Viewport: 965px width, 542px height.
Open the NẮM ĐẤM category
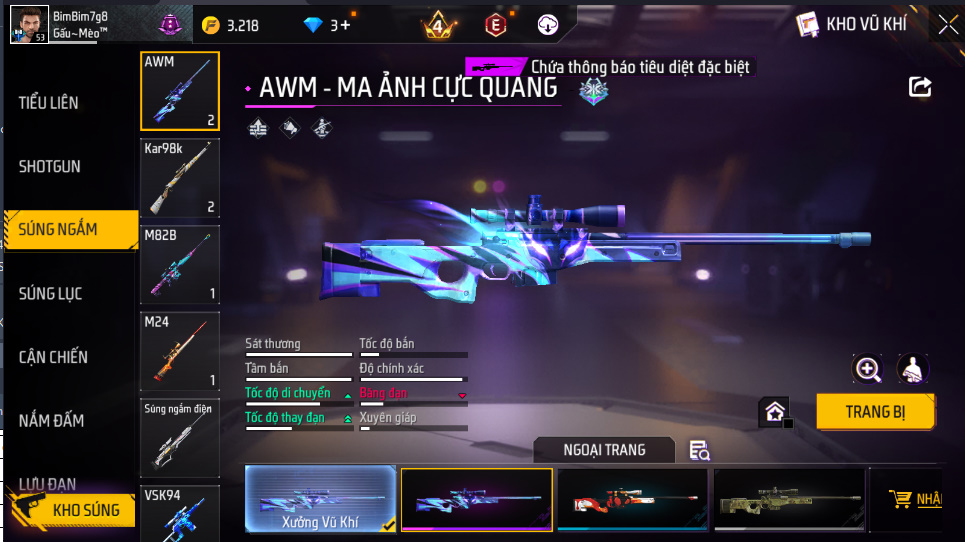coord(51,420)
